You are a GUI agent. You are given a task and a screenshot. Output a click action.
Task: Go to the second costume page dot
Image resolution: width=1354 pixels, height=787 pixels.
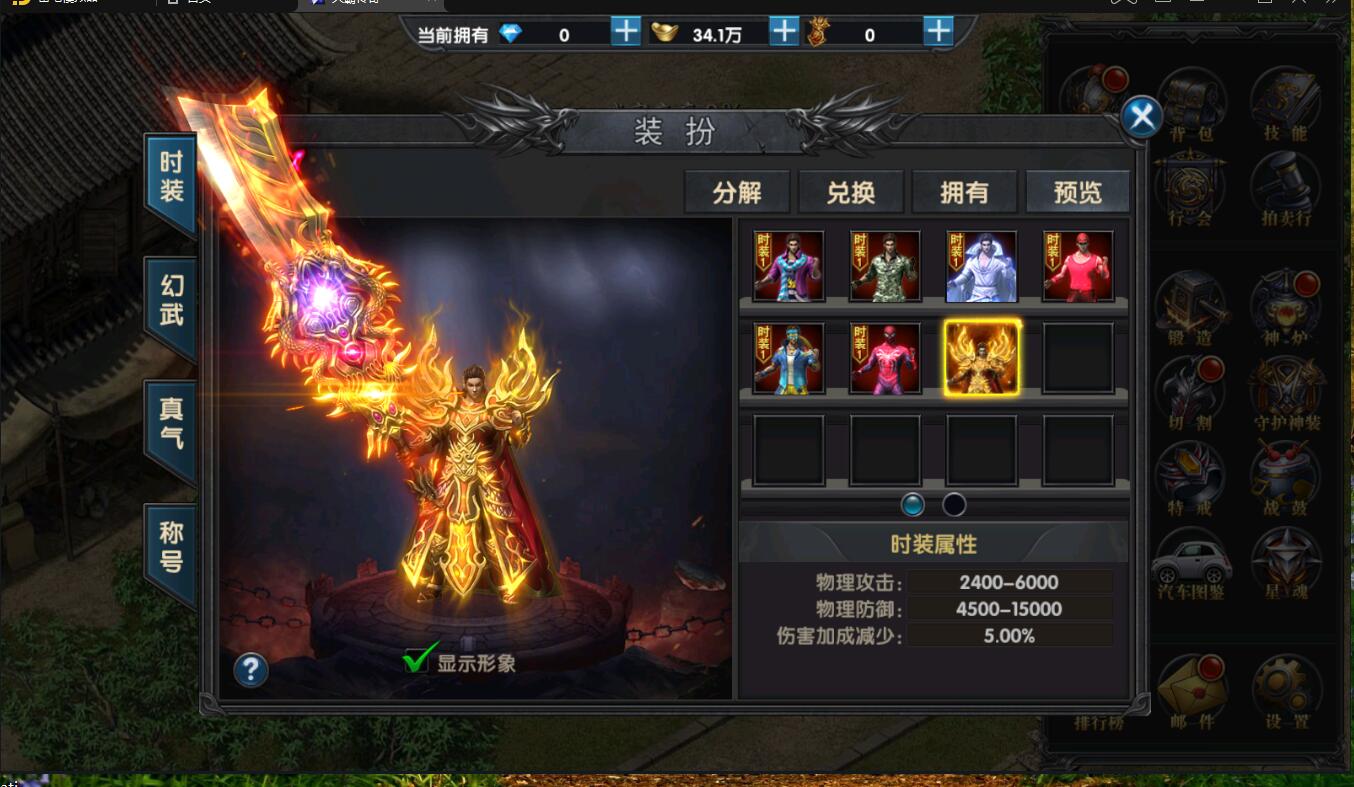point(954,503)
